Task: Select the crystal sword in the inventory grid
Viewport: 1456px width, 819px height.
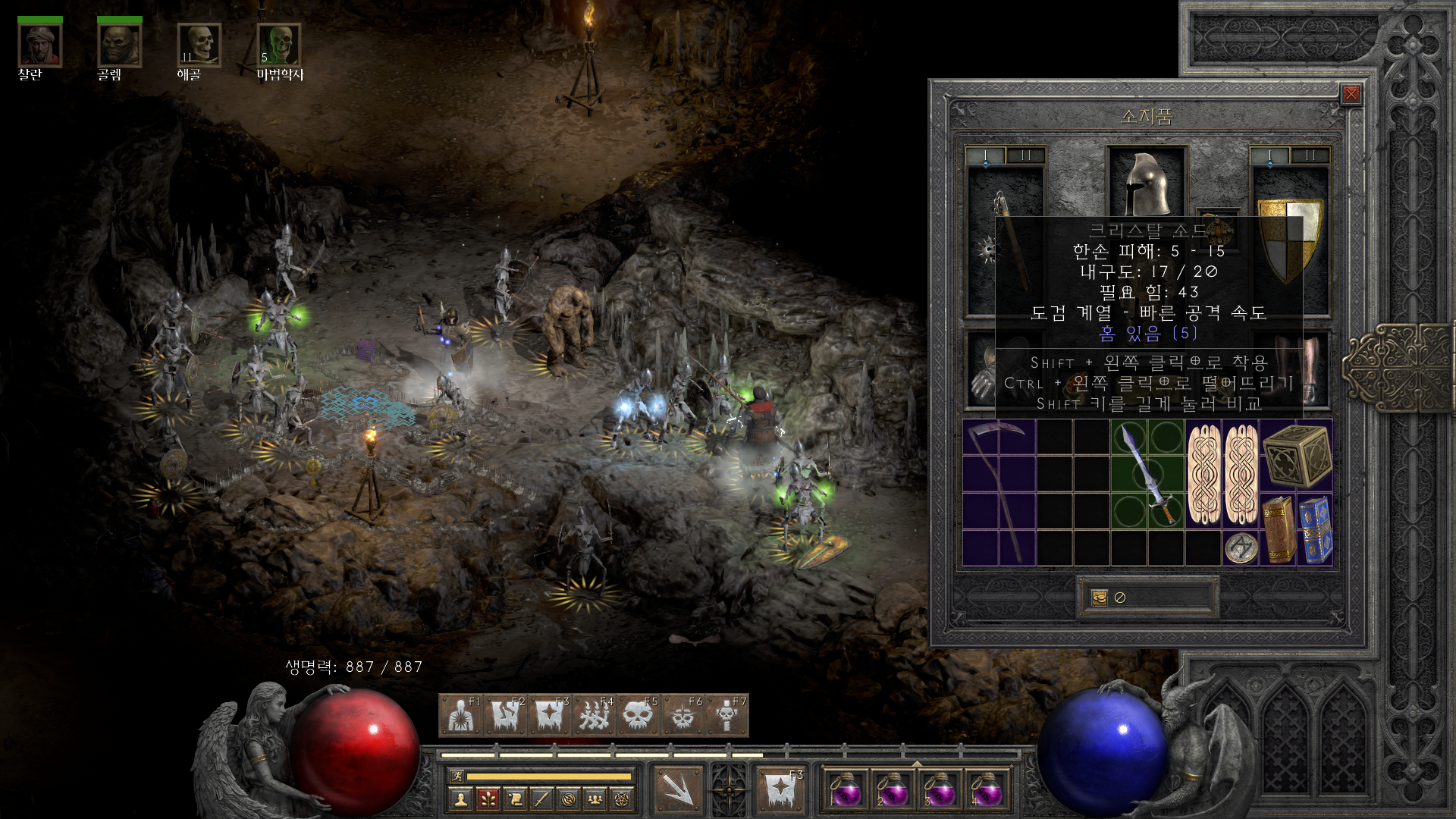Action: click(1147, 475)
